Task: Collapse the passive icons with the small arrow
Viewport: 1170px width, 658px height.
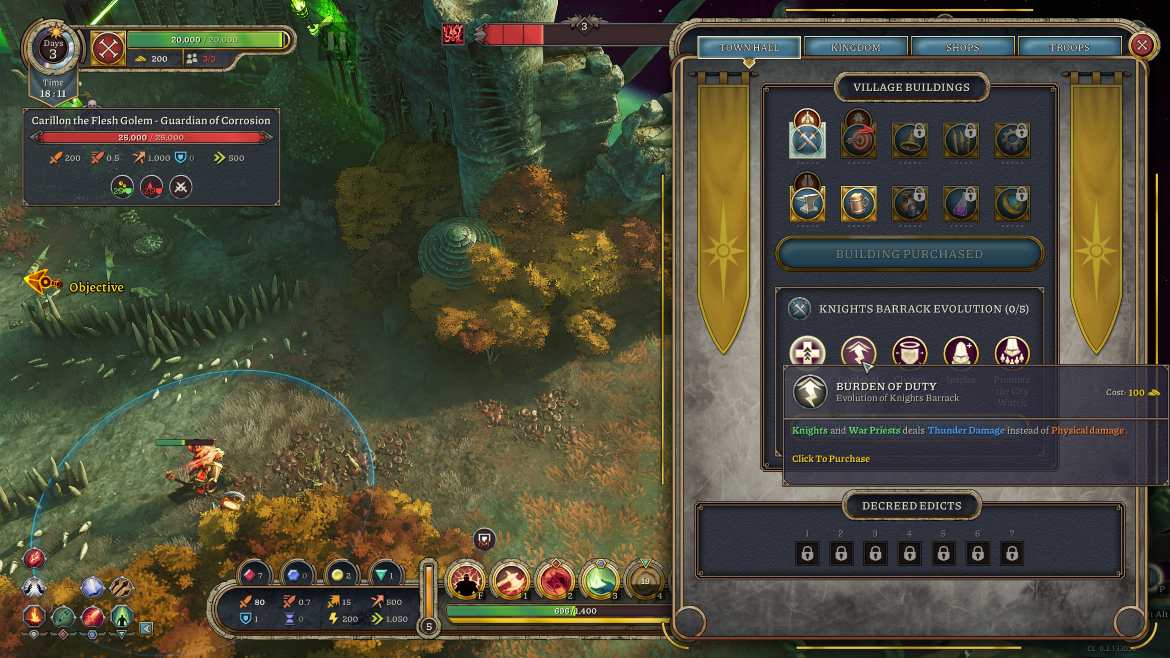Action: click(x=146, y=628)
